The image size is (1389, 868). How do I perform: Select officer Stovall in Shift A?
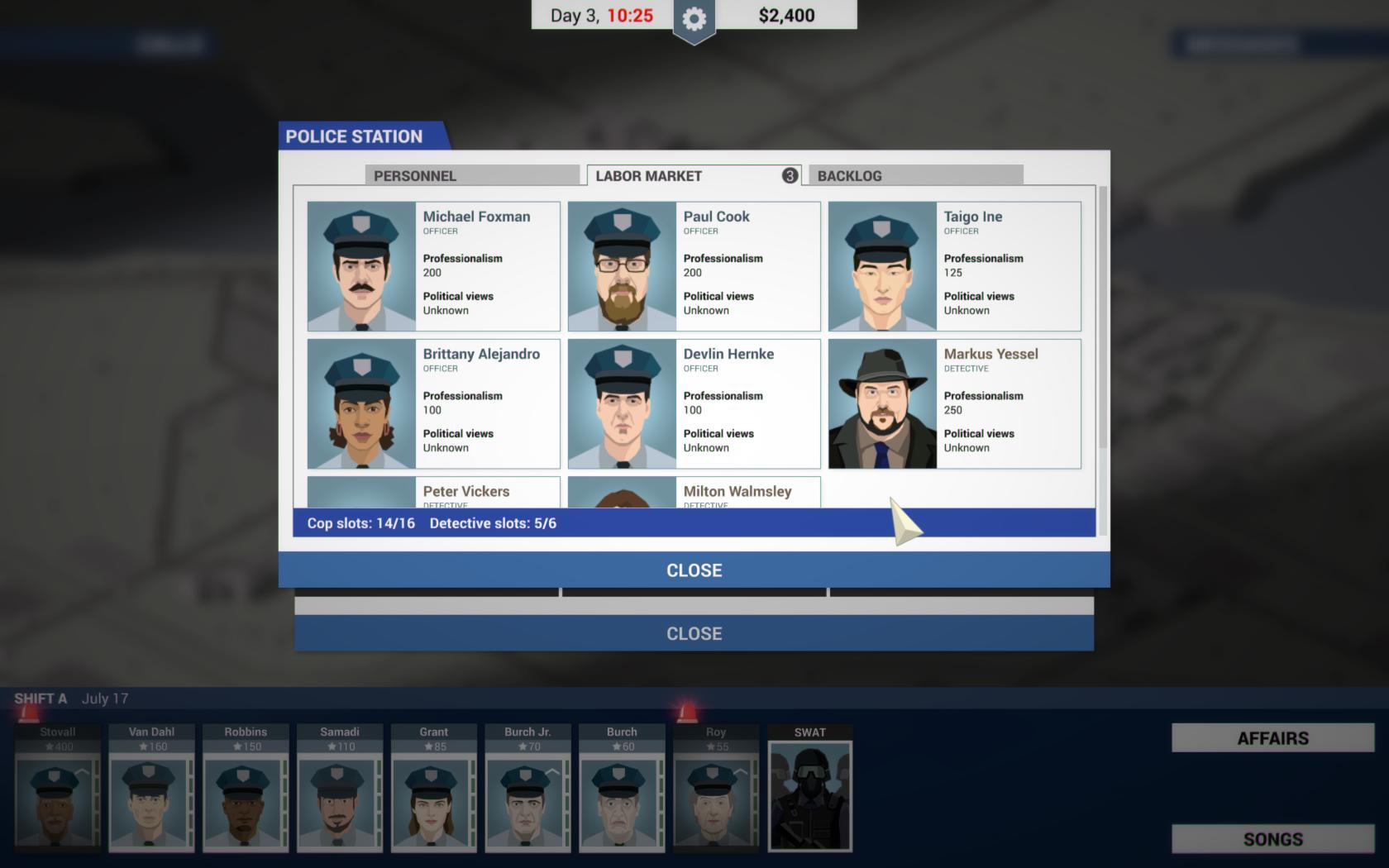tap(57, 789)
